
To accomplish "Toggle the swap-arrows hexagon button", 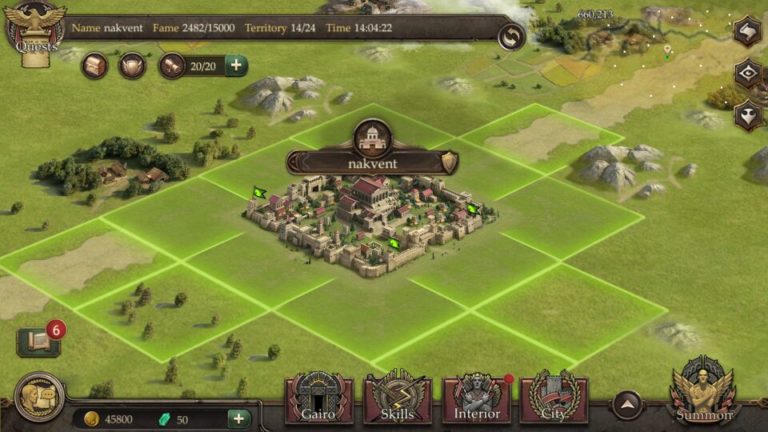I will pyautogui.click(x=747, y=31).
